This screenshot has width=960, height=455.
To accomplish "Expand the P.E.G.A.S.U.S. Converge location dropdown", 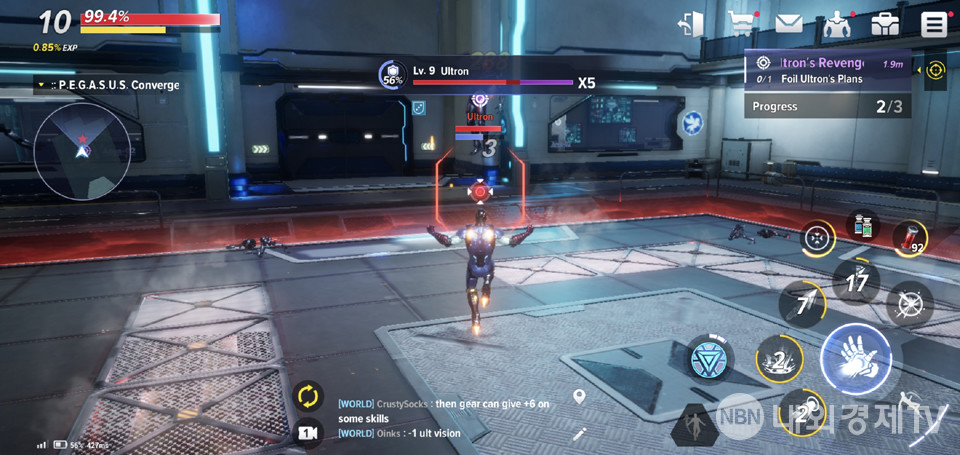I will pyautogui.click(x=40, y=86).
